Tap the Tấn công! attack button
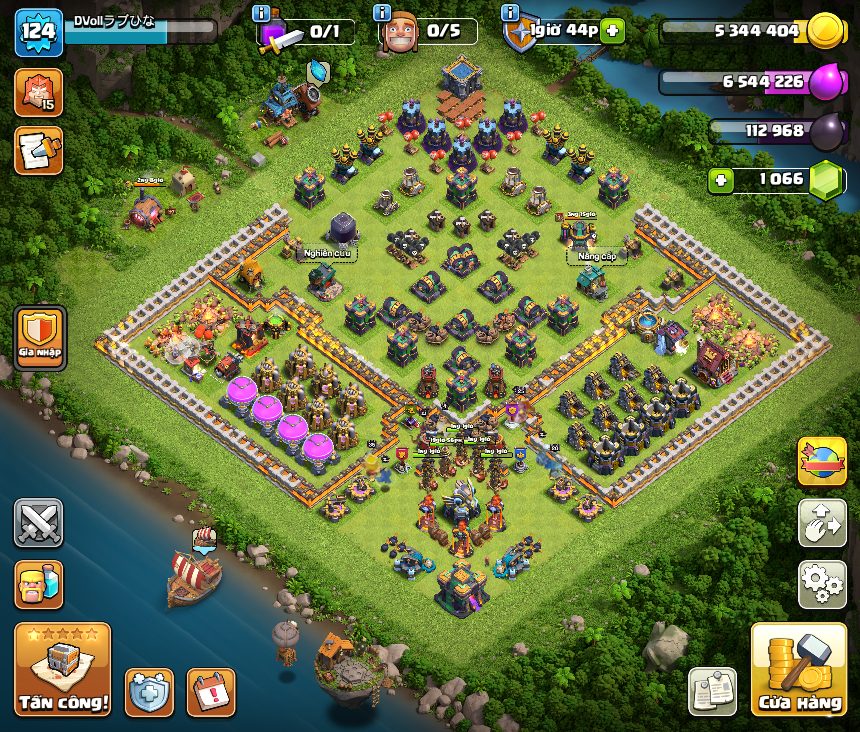The image size is (860, 732). click(62, 669)
